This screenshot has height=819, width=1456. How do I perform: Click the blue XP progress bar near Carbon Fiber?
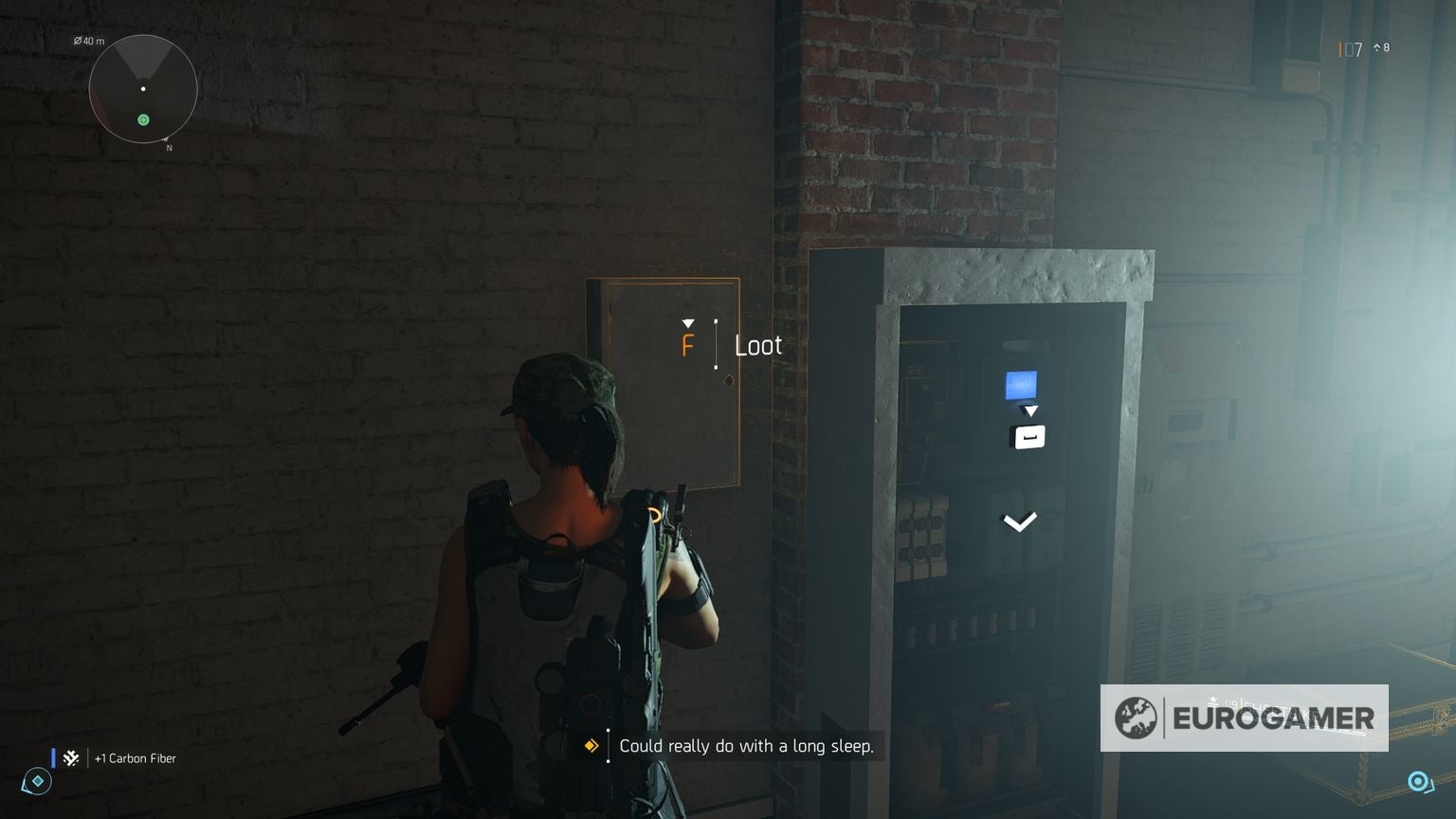pos(52,757)
